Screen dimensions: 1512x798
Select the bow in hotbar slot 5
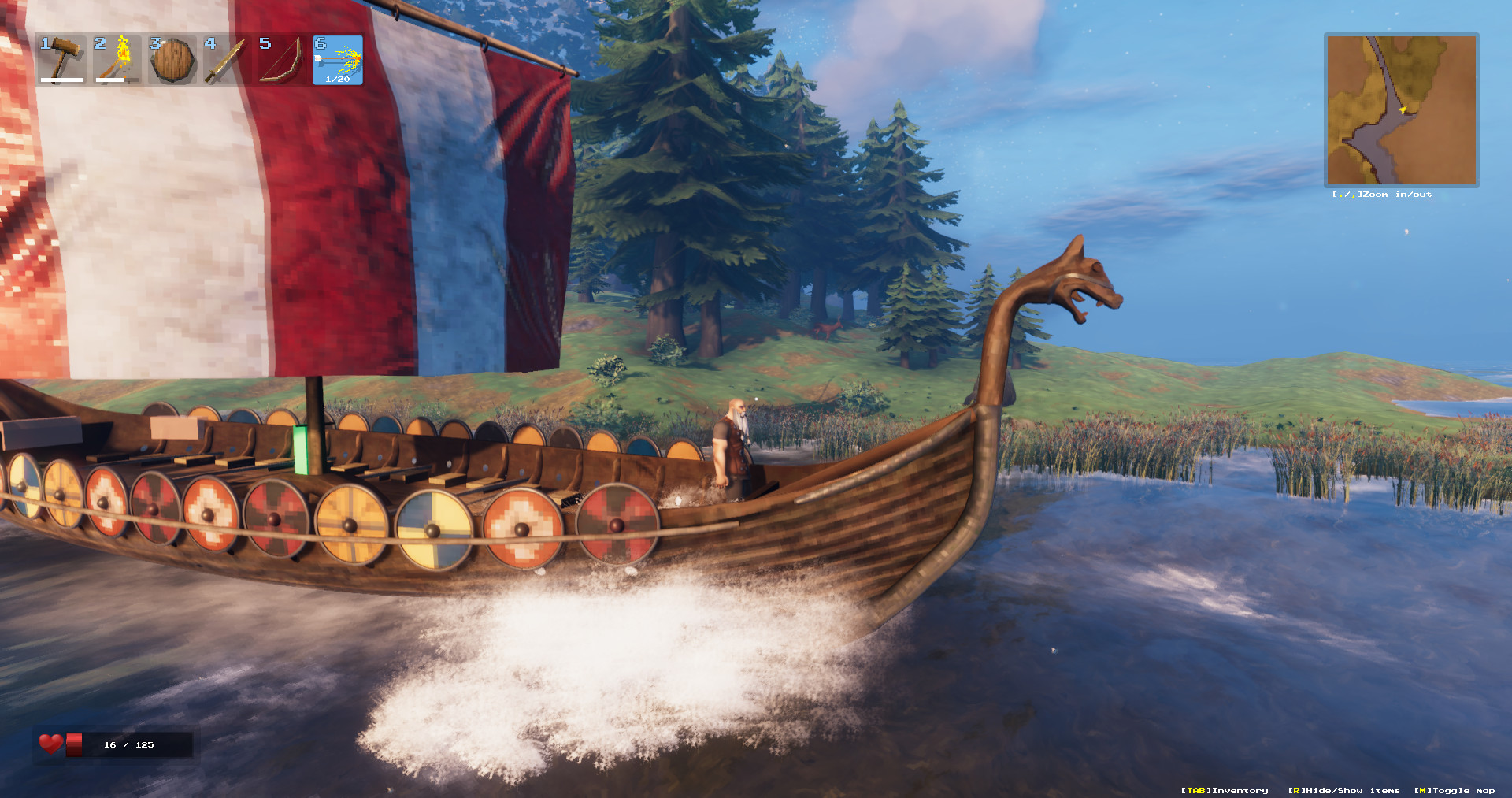tap(282, 60)
